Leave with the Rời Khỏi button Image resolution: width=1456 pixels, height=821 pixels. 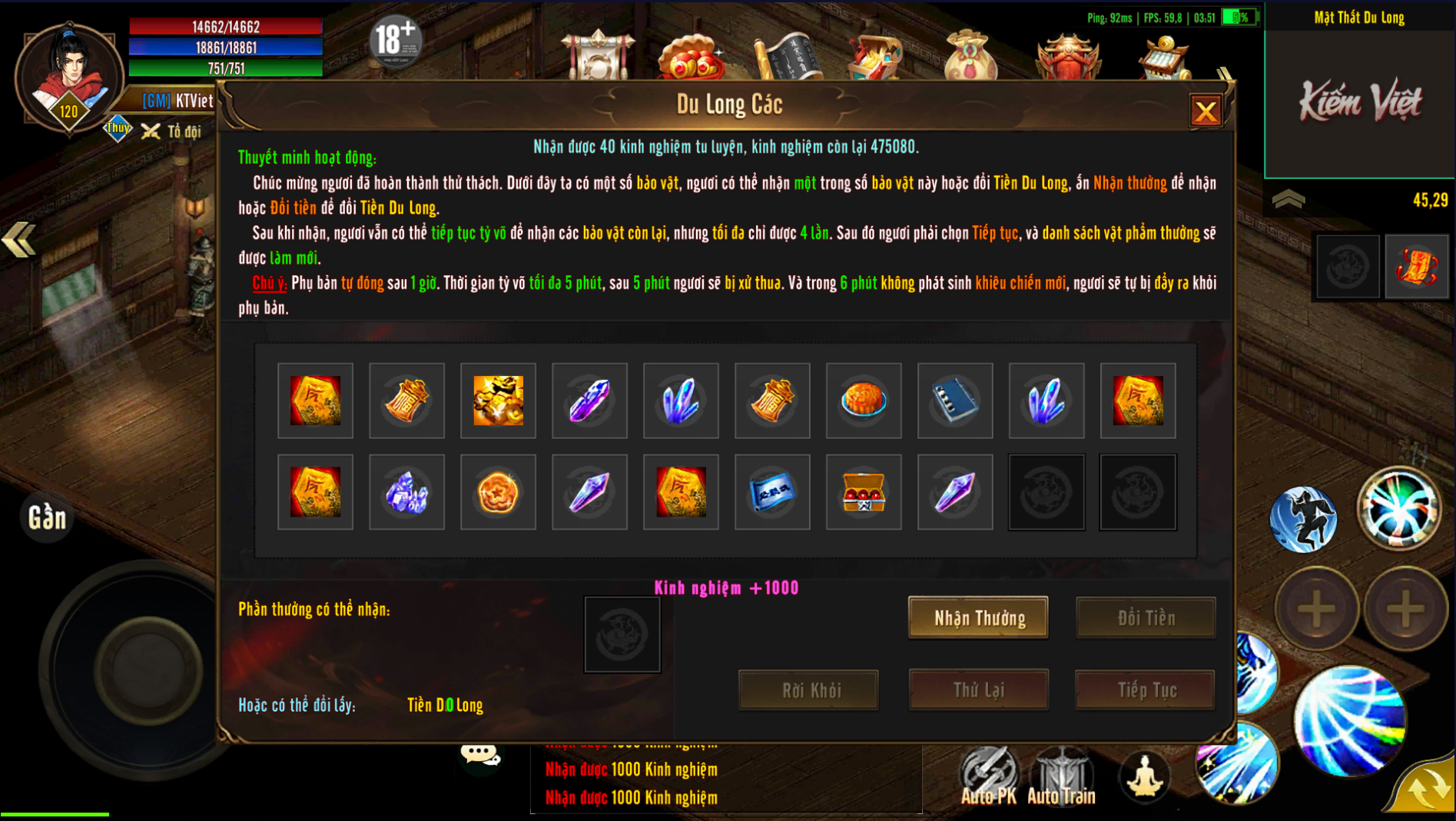click(809, 690)
